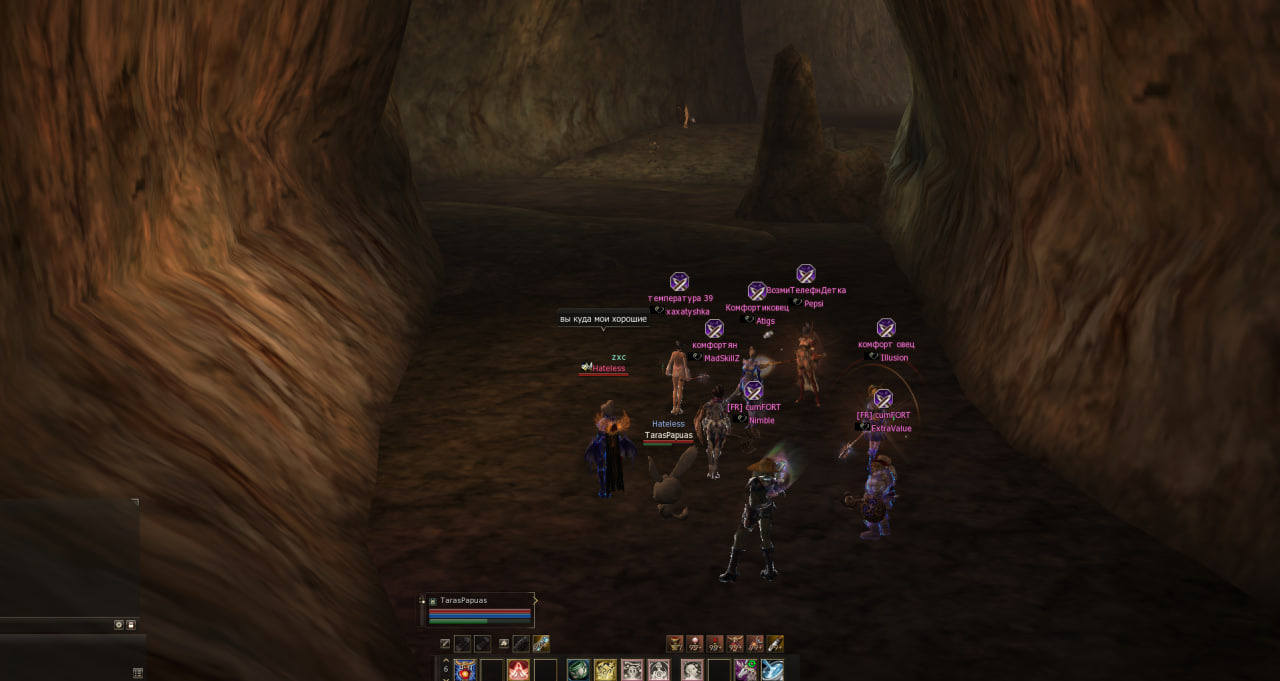Activate the blue shield with red heart skill
Screen dimensions: 1280x681
tap(465, 670)
